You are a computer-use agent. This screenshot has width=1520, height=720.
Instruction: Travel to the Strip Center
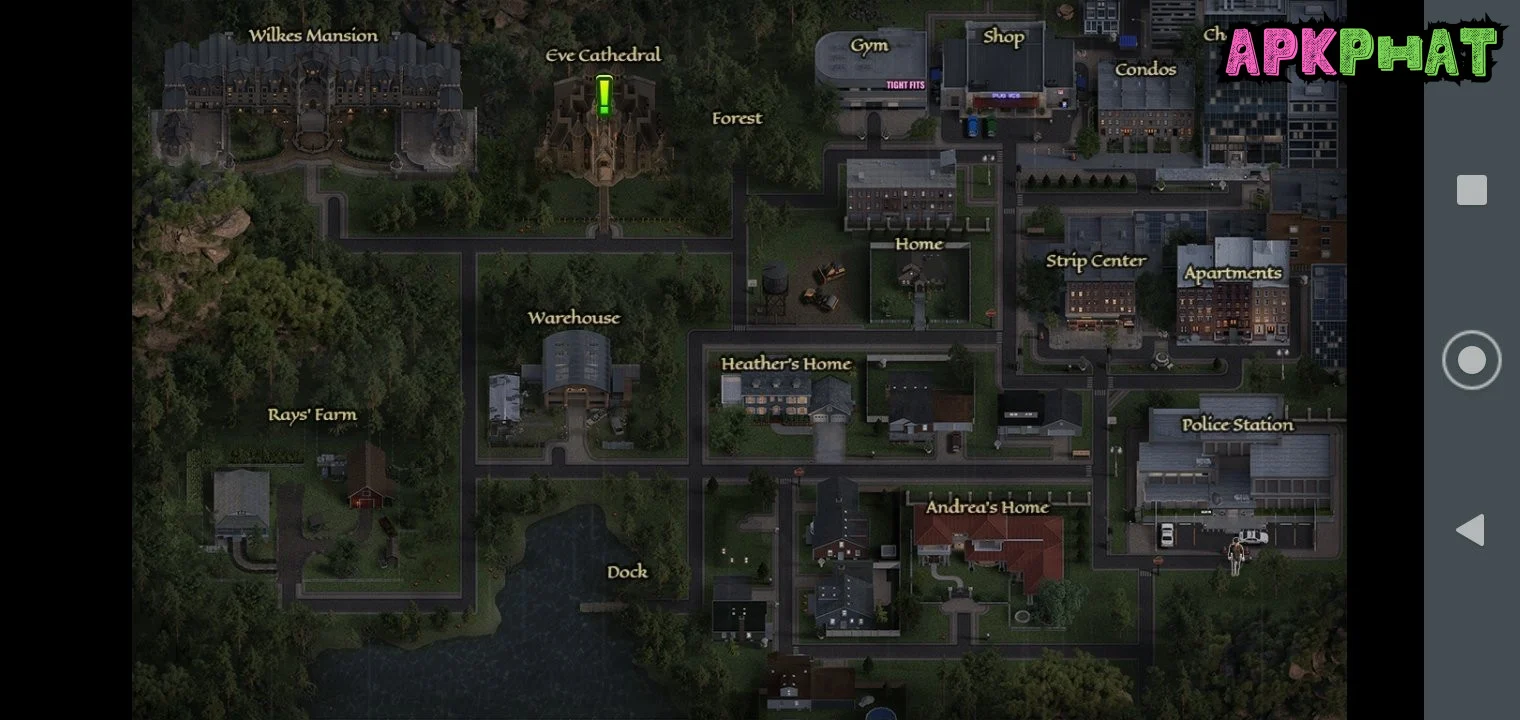(x=1096, y=261)
